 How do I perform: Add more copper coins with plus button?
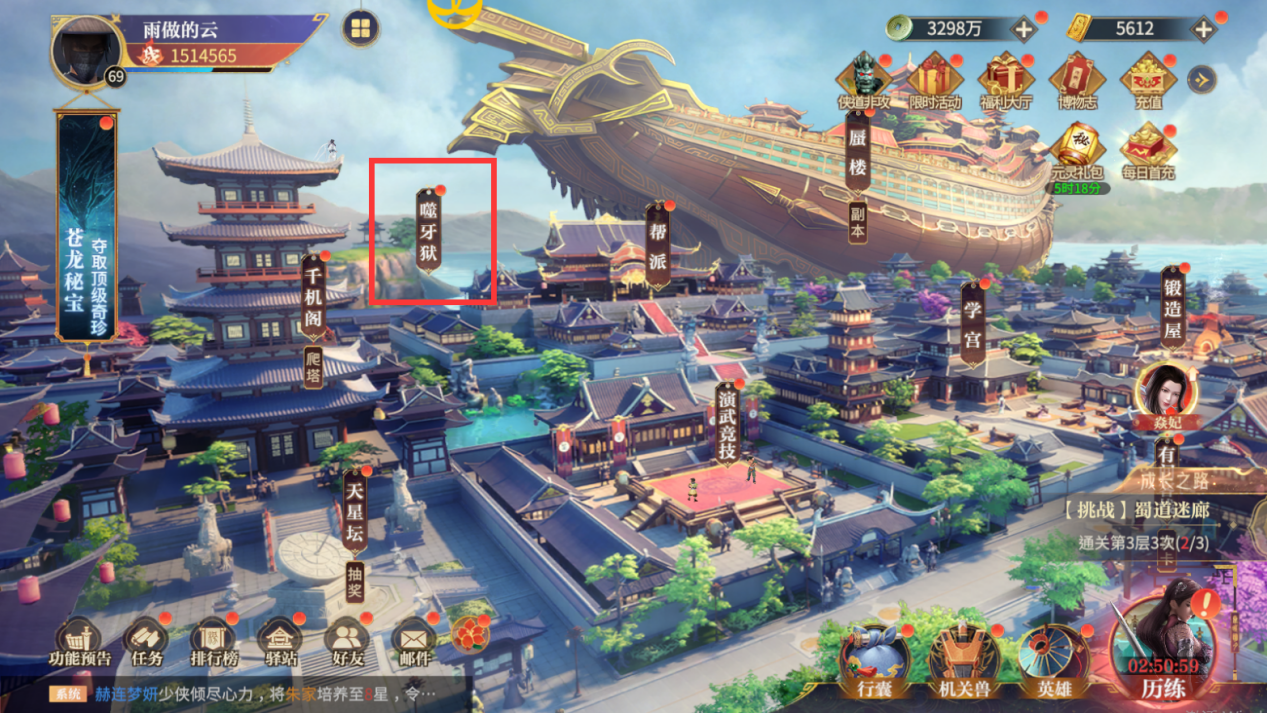coord(1024,29)
